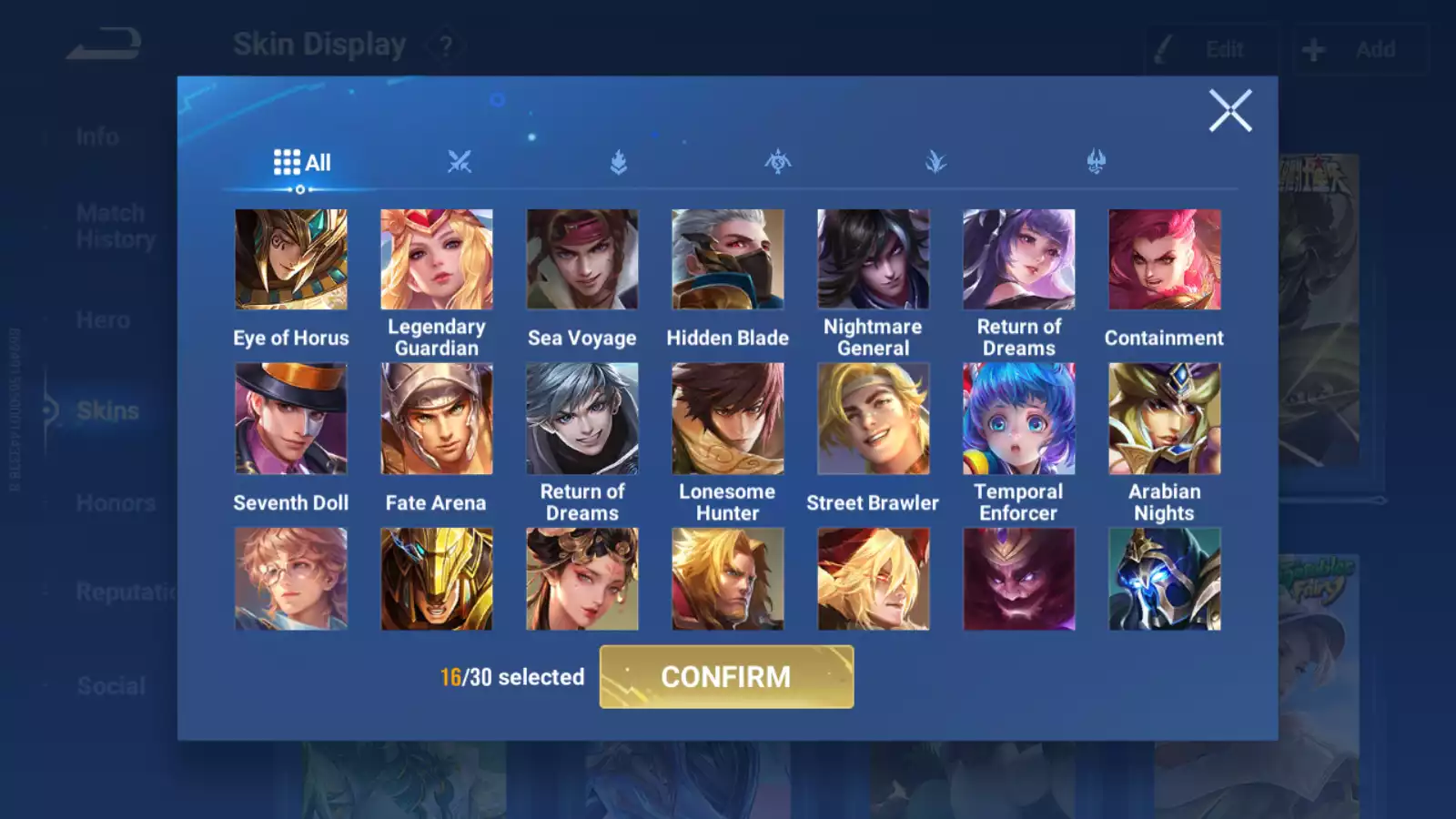
Task: Choose the Nightmare General skin
Action: click(x=874, y=260)
